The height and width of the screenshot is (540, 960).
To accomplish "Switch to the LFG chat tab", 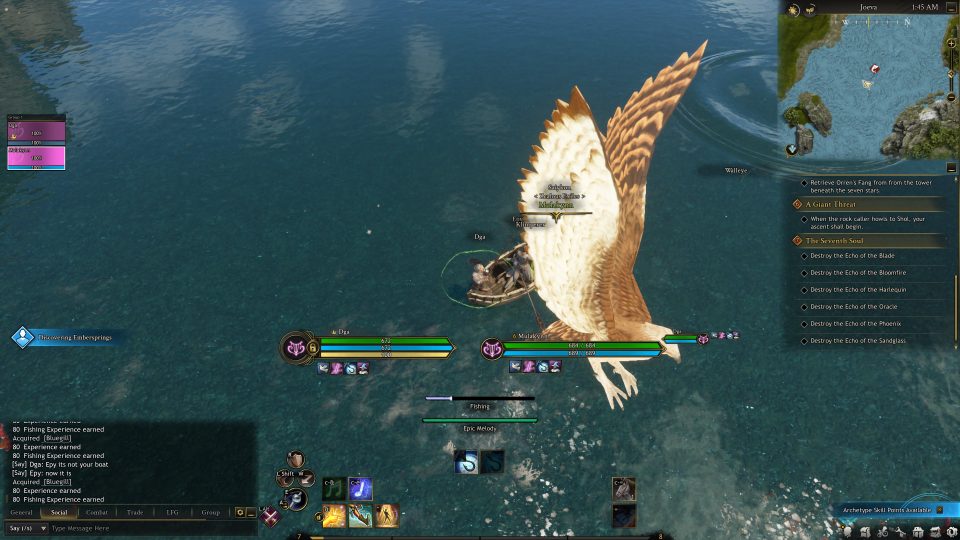I will [x=172, y=512].
